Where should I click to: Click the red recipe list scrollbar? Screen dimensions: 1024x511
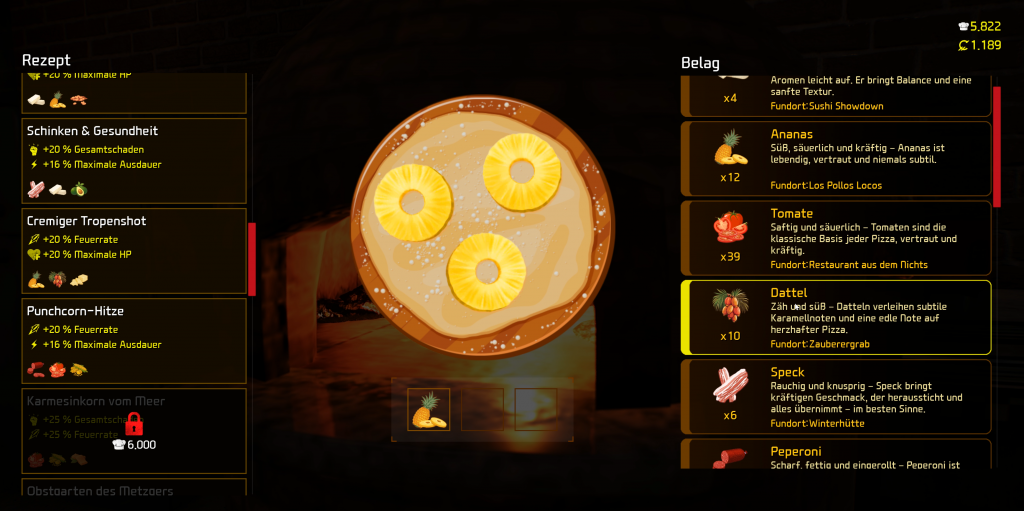252,259
